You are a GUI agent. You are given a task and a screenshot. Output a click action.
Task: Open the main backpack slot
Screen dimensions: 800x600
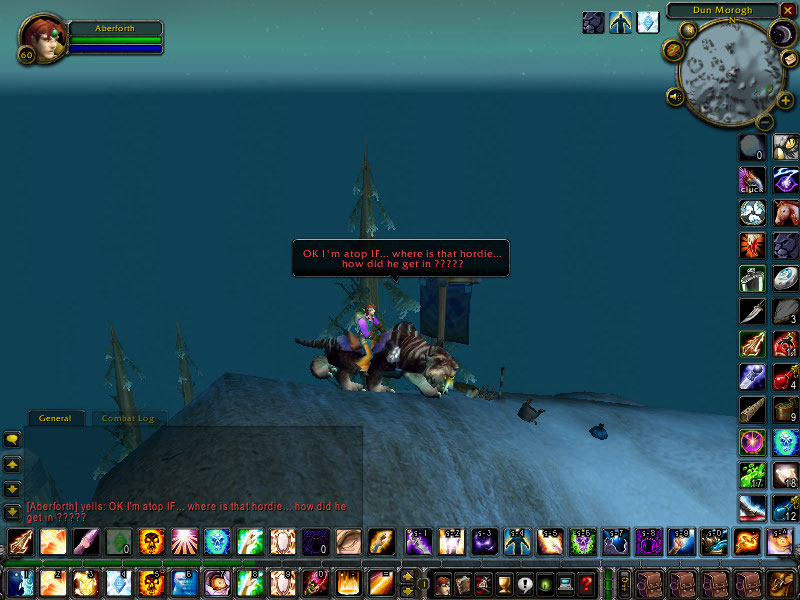(780, 582)
